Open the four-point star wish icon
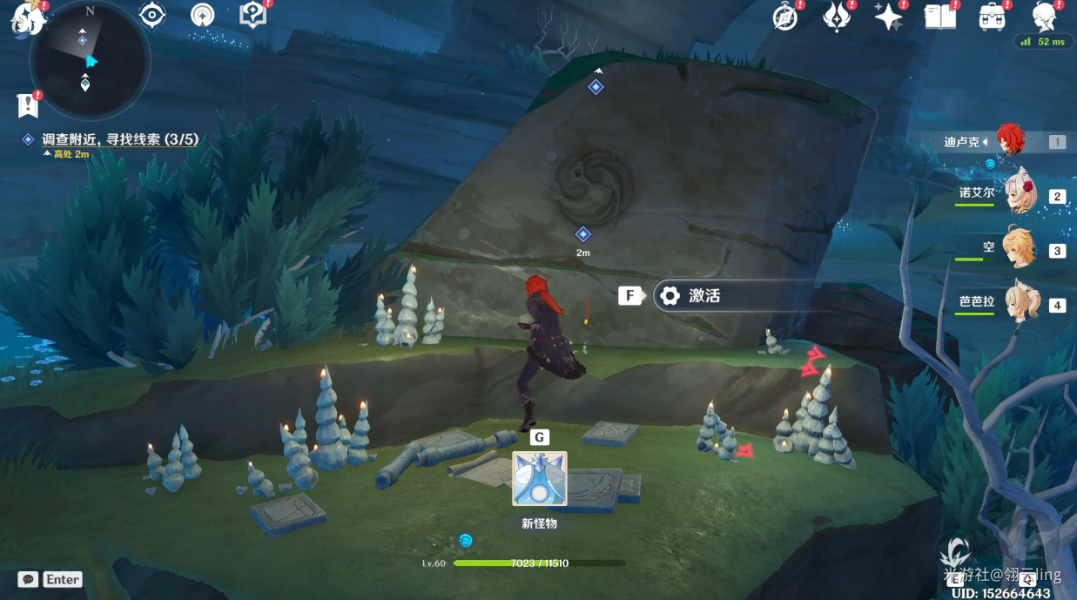Viewport: 1077px width, 600px height. pos(887,16)
